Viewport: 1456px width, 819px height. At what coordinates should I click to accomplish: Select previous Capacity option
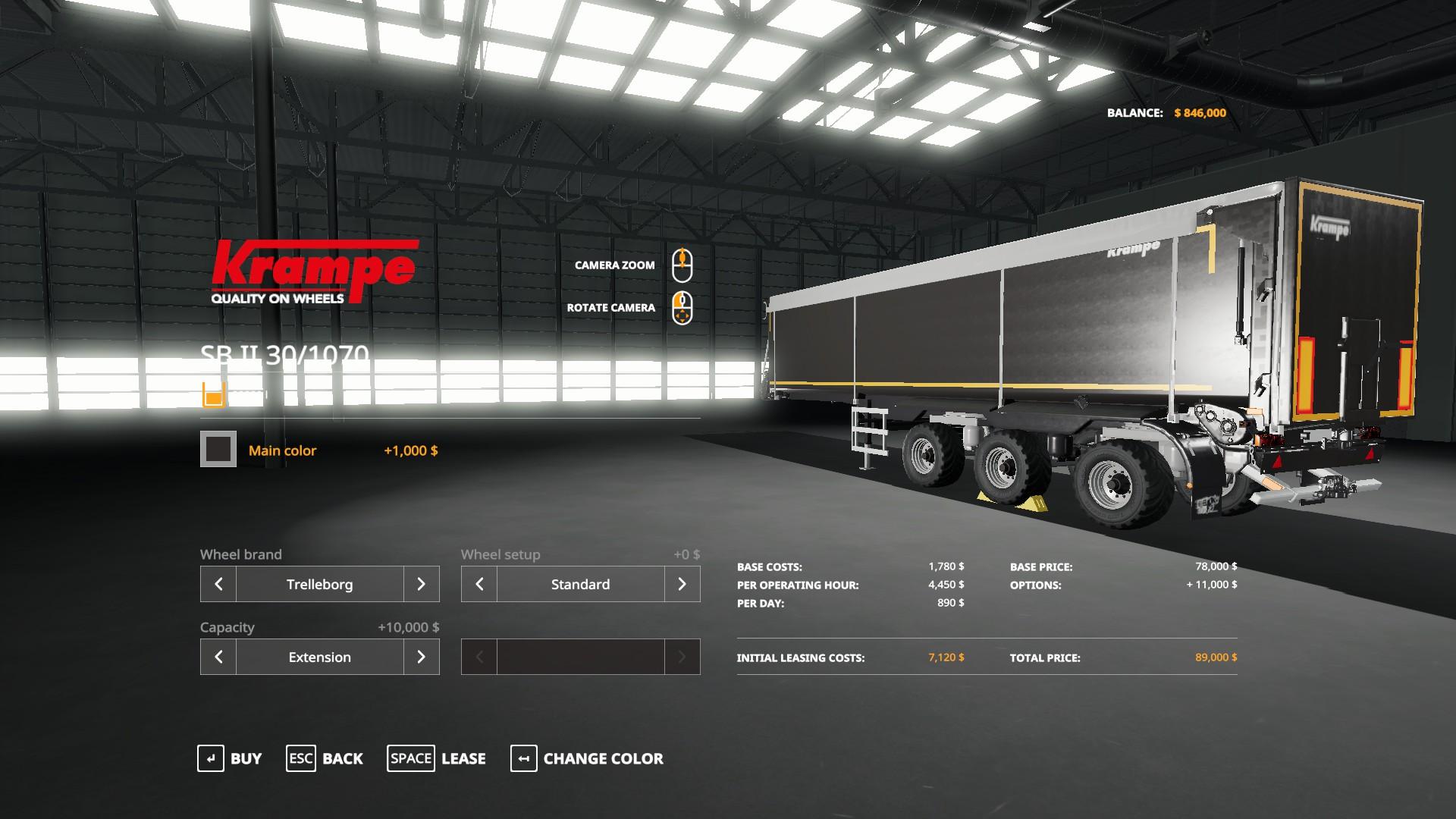point(218,657)
